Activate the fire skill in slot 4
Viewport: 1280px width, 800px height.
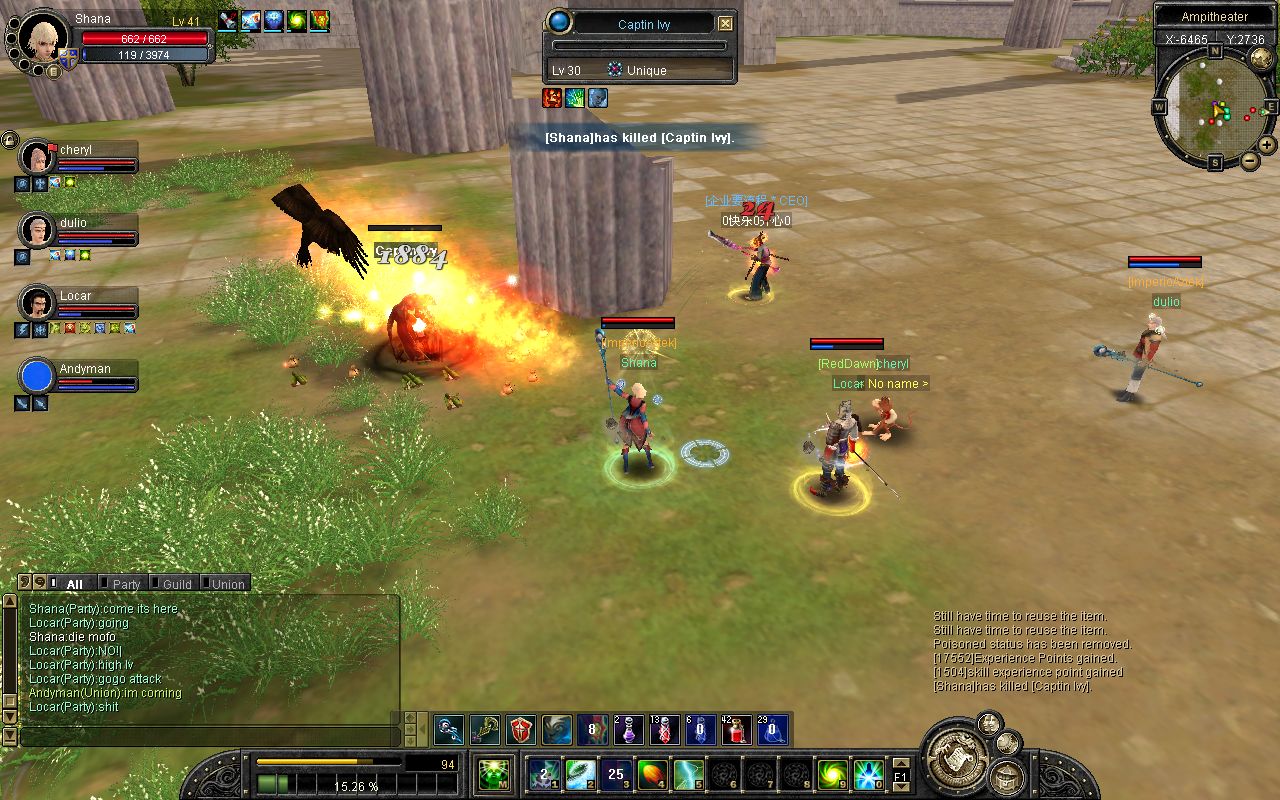point(652,773)
